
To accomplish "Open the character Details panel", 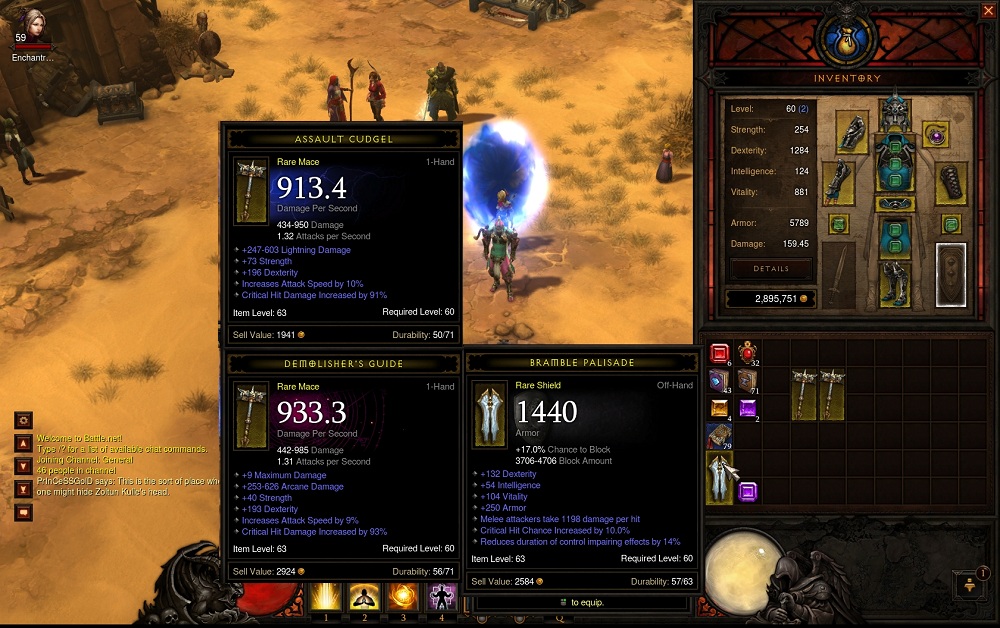I will click(770, 269).
